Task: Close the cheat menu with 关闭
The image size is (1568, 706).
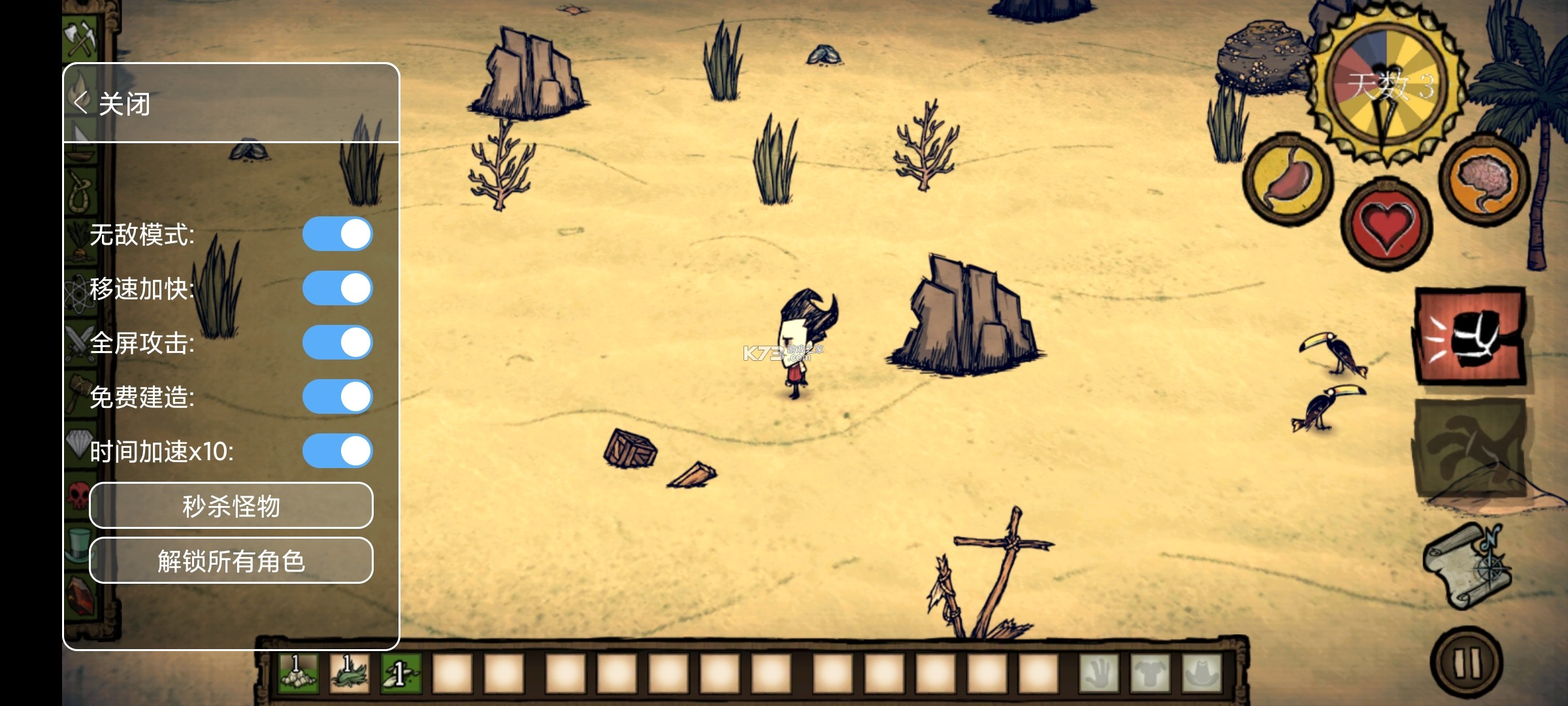Action: [x=112, y=103]
